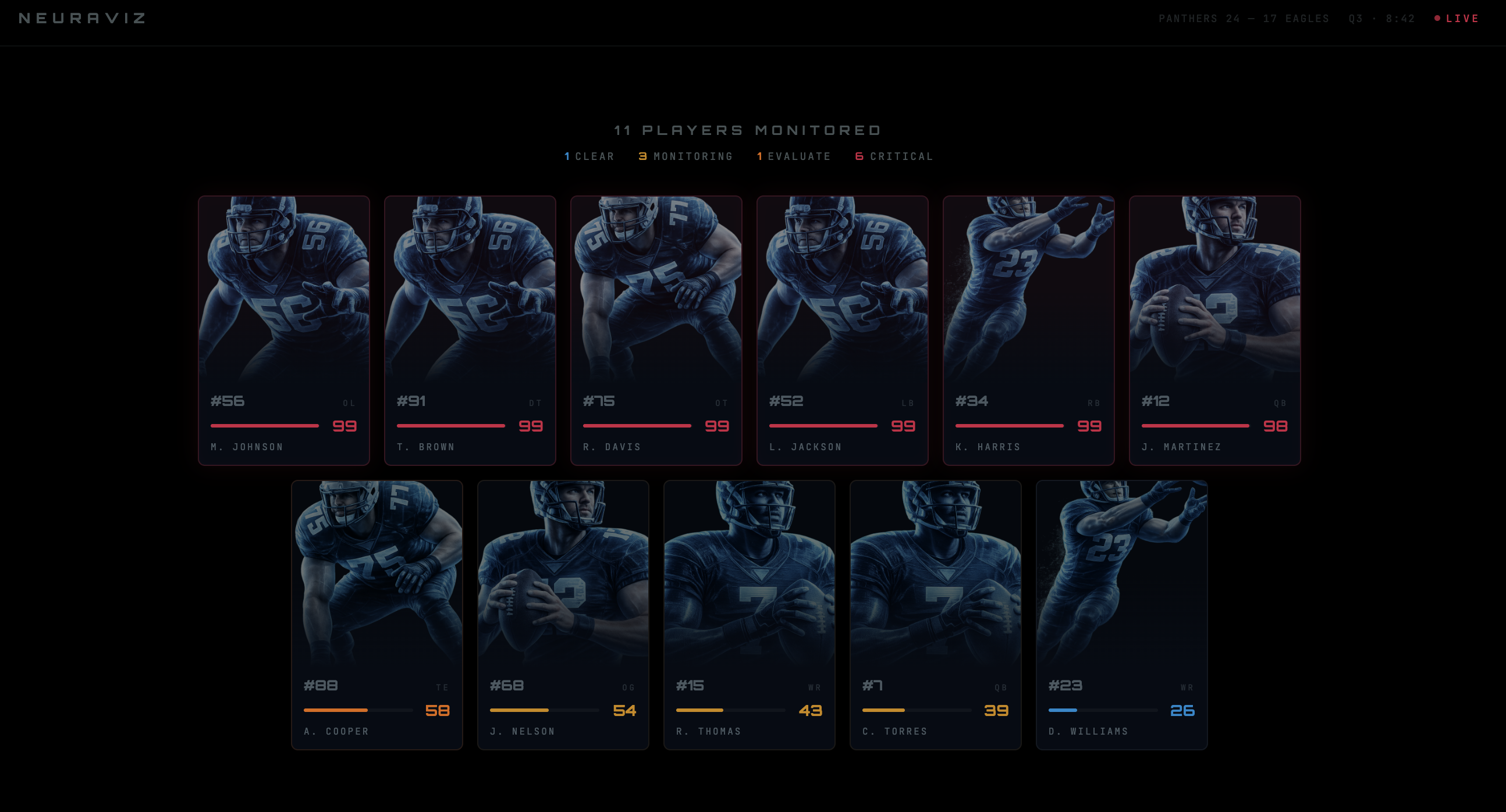Filter players by Clear status
The width and height of the screenshot is (1506, 812).
(x=589, y=156)
